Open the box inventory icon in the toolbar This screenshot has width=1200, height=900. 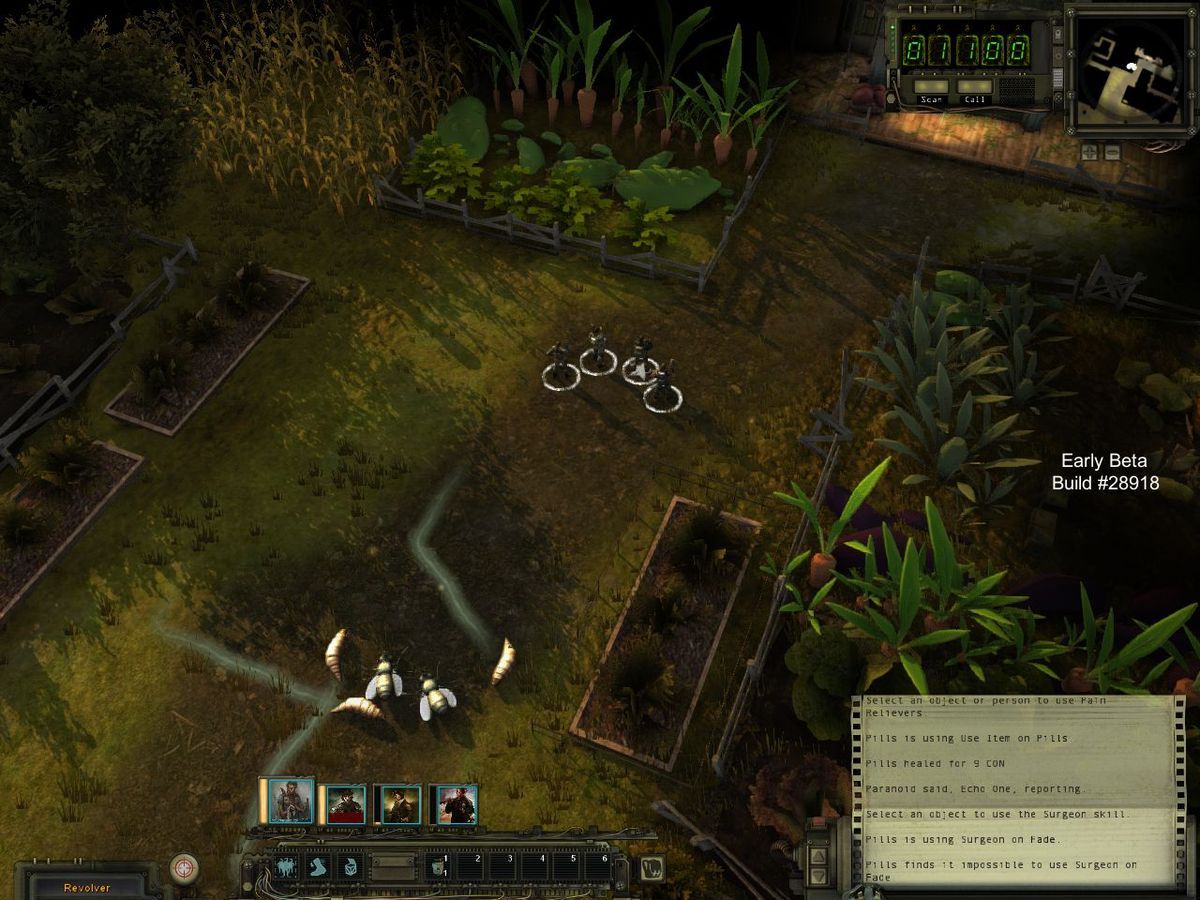(350, 867)
